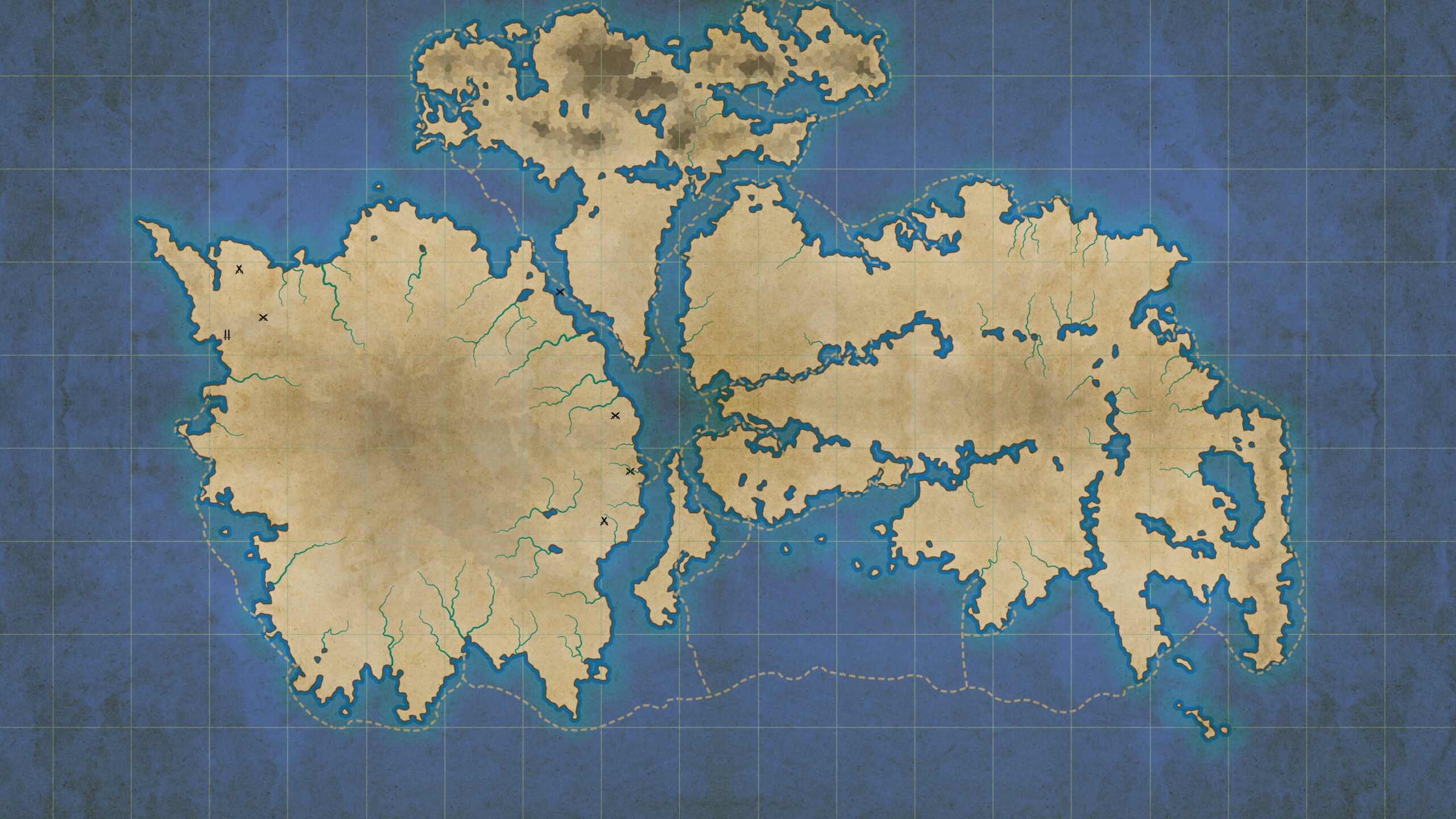This screenshot has width=1456, height=819.
Task: Select the two parallel upright swords map marker
Action: (x=227, y=334)
